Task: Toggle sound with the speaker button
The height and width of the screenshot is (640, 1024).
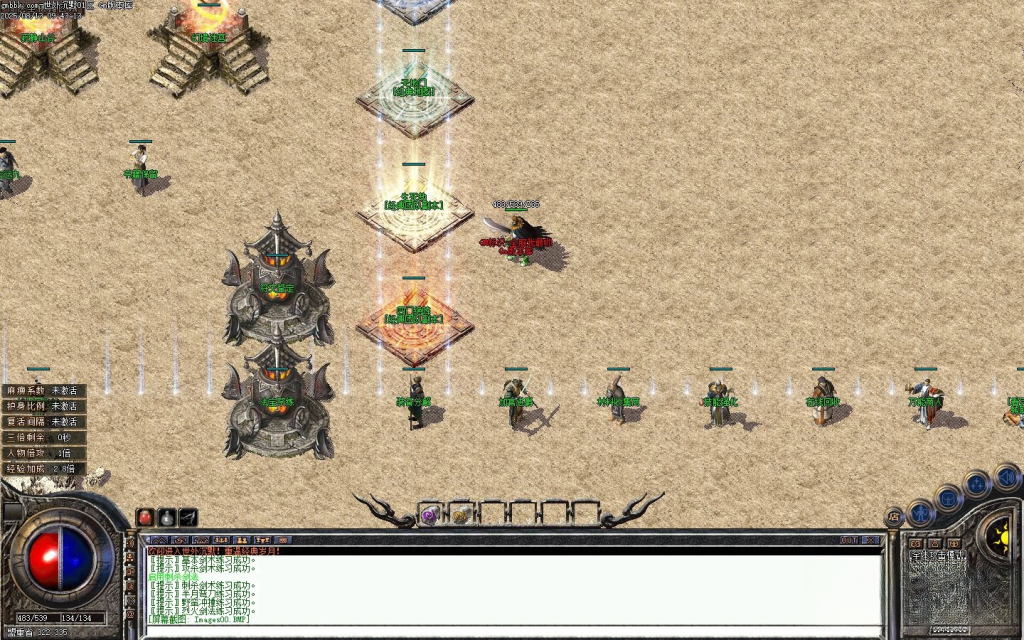Action: click(1006, 475)
